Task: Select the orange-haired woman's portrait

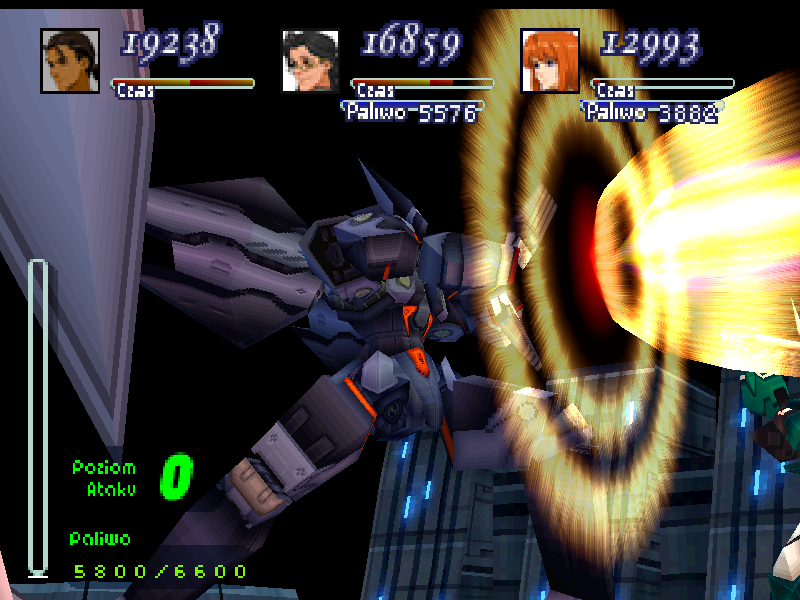Action: tap(550, 61)
